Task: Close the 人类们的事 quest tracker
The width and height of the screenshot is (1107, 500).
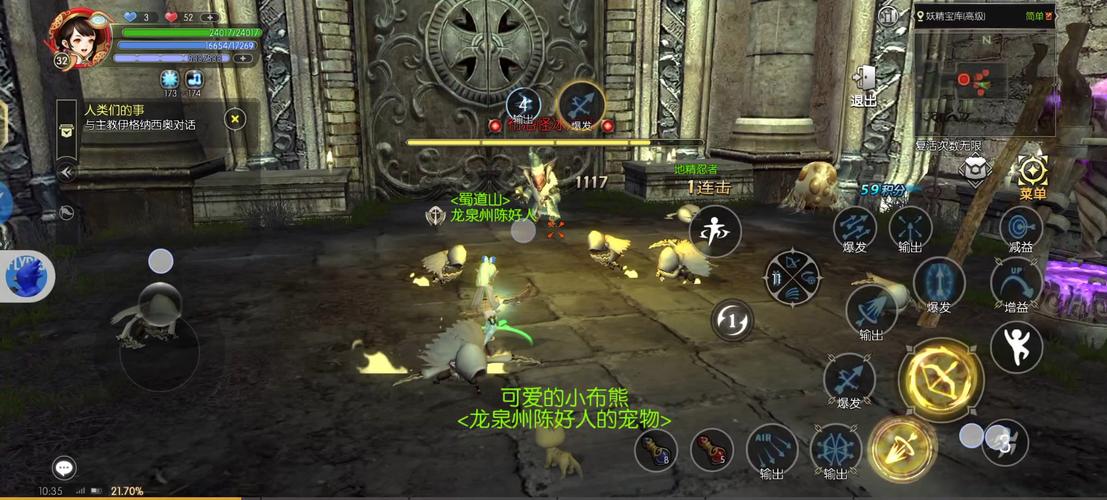Action: tap(235, 119)
